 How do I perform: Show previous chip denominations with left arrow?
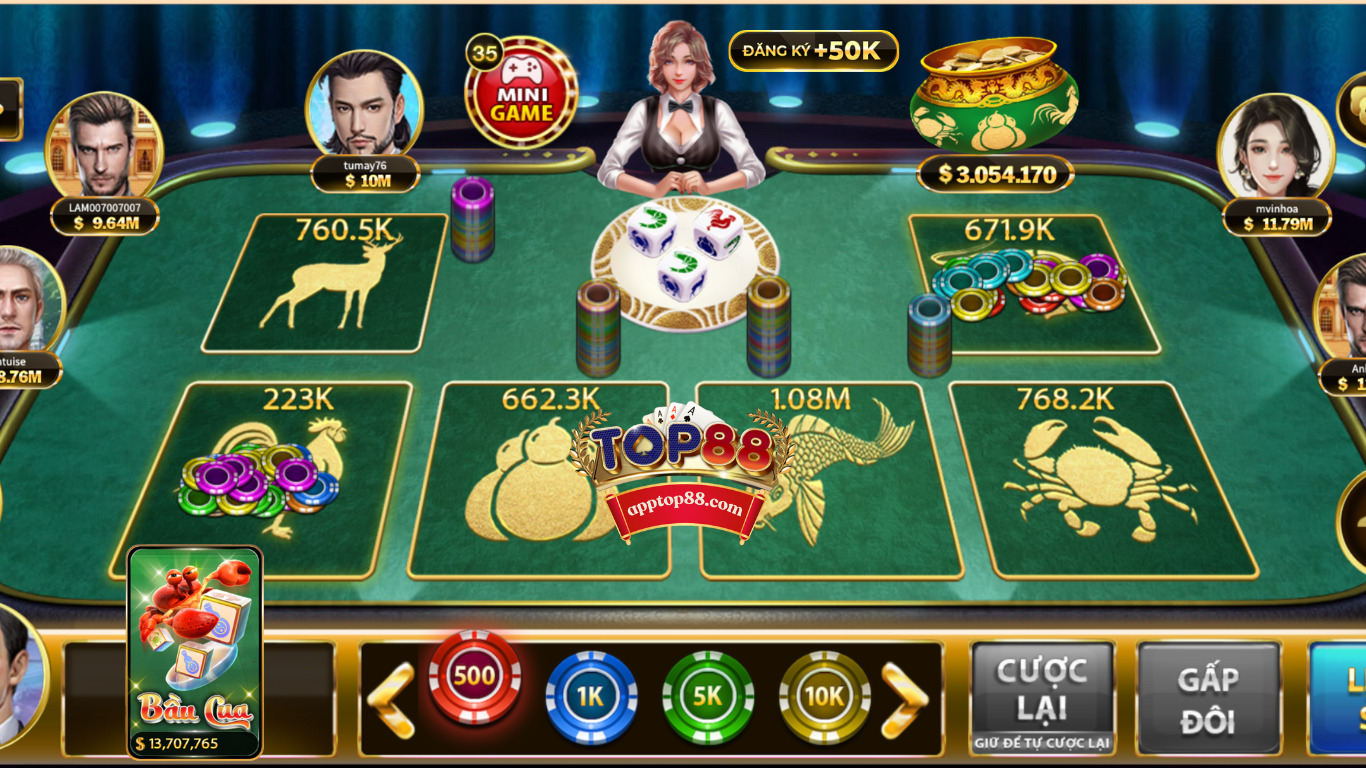[x=390, y=699]
